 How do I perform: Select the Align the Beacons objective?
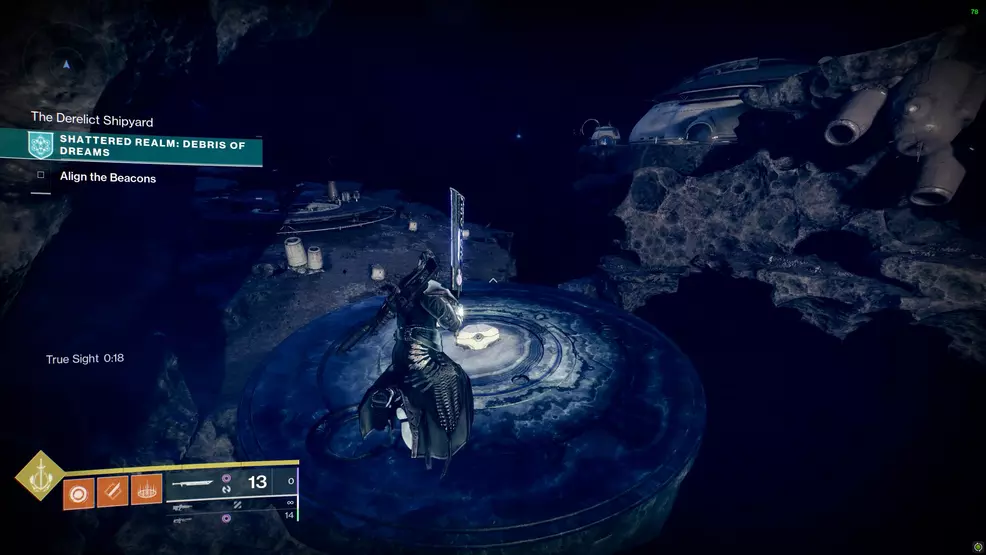point(108,177)
